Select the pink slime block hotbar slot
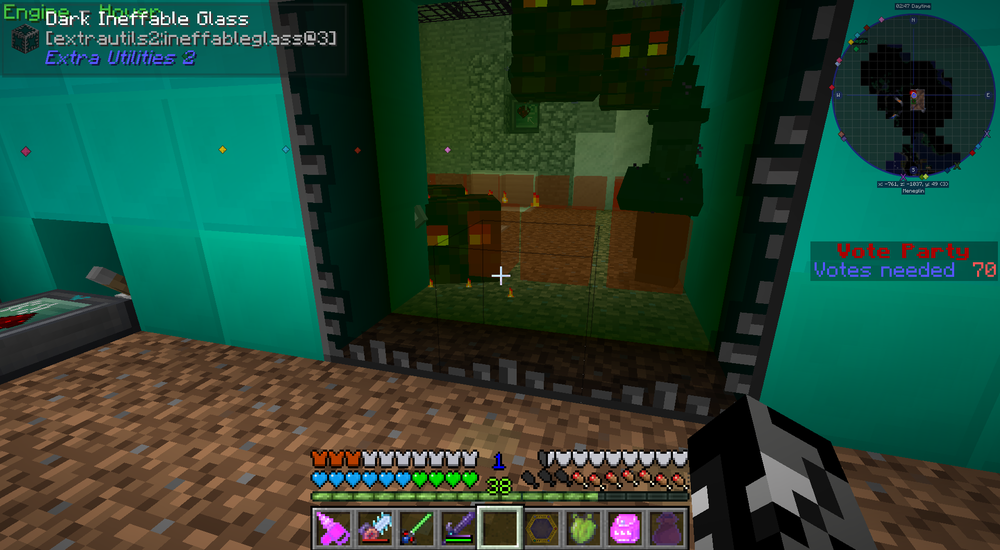 point(624,526)
